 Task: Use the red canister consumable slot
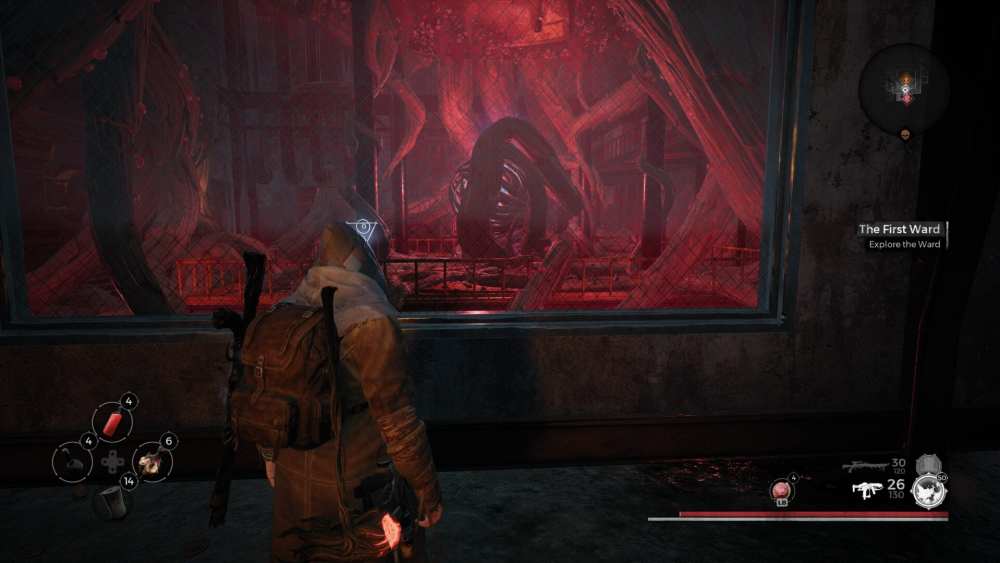[111, 422]
